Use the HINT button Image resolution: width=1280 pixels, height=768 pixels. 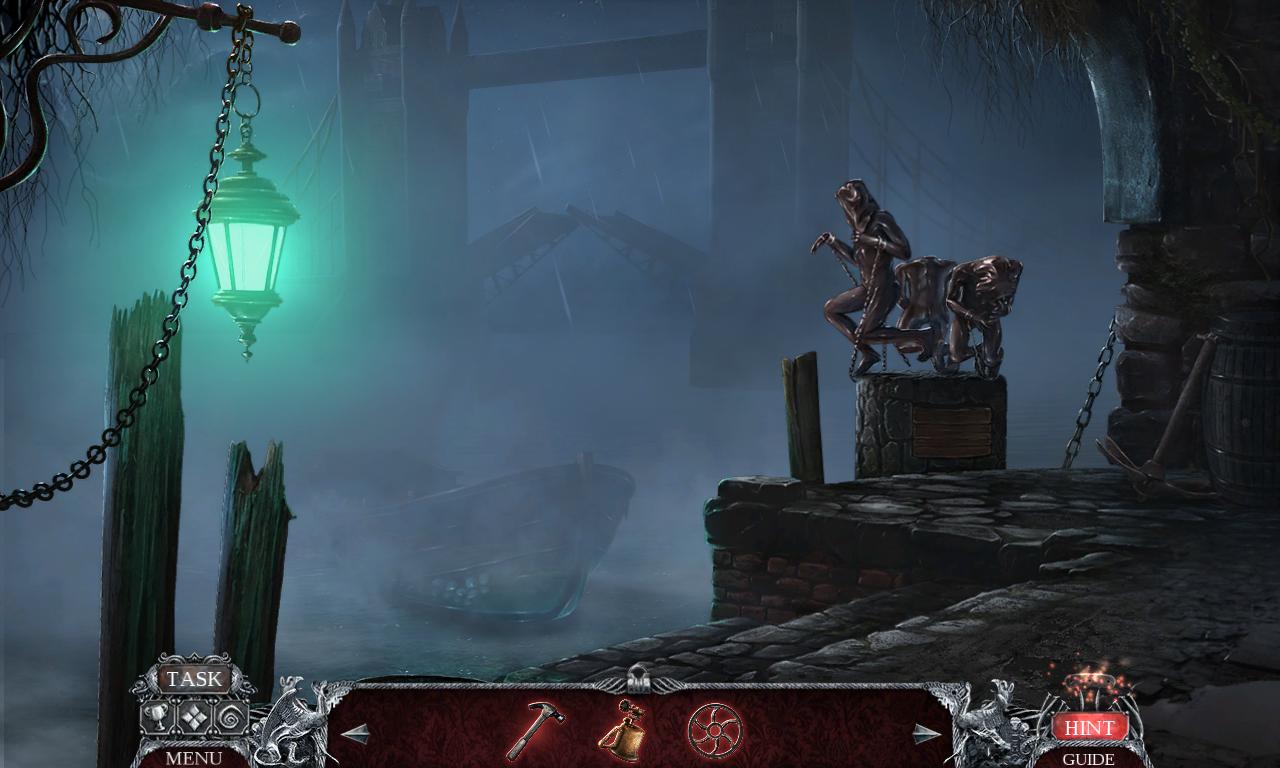[x=1089, y=728]
